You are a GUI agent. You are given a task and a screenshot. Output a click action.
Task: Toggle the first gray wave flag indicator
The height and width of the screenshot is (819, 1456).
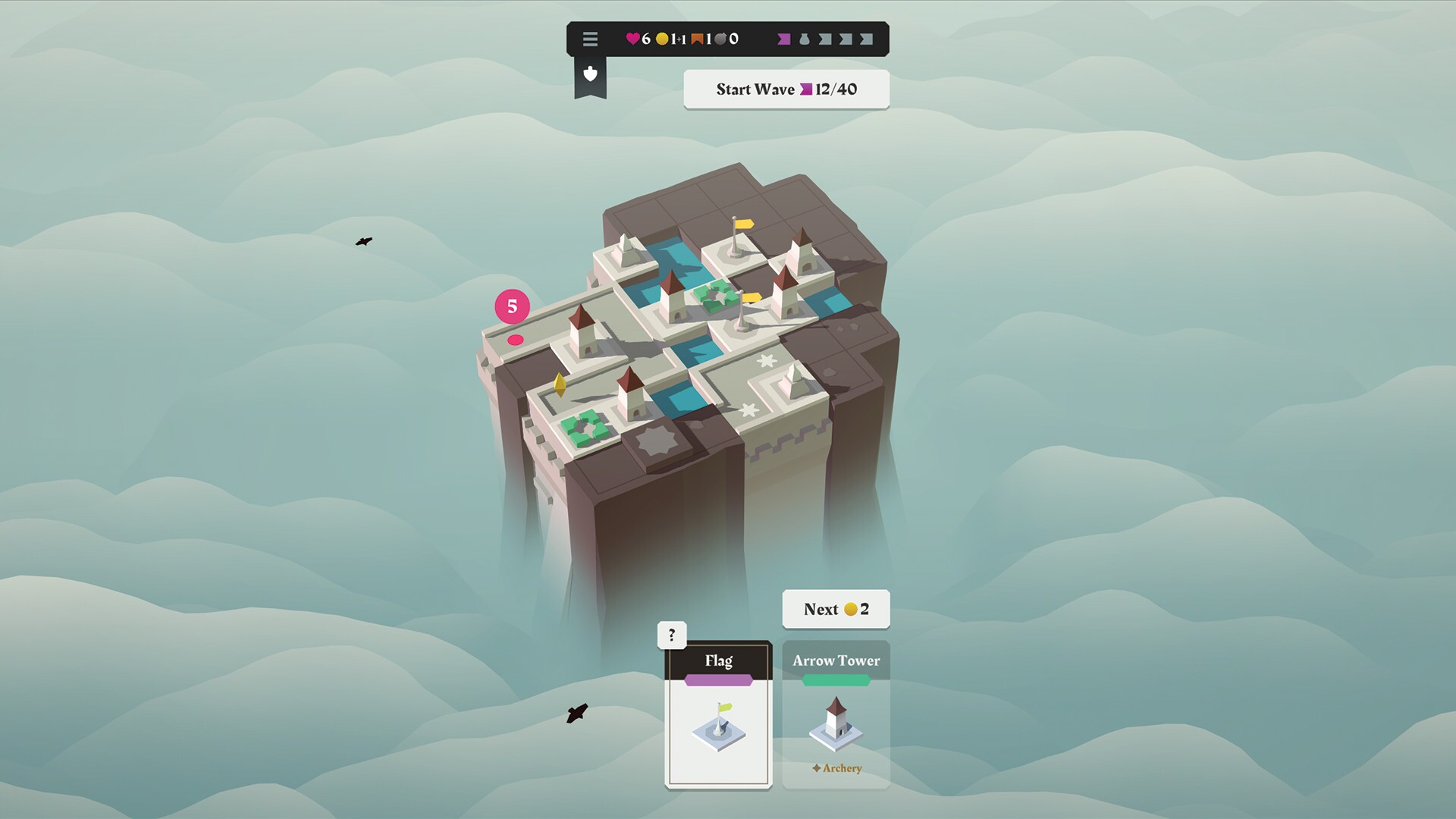824,39
